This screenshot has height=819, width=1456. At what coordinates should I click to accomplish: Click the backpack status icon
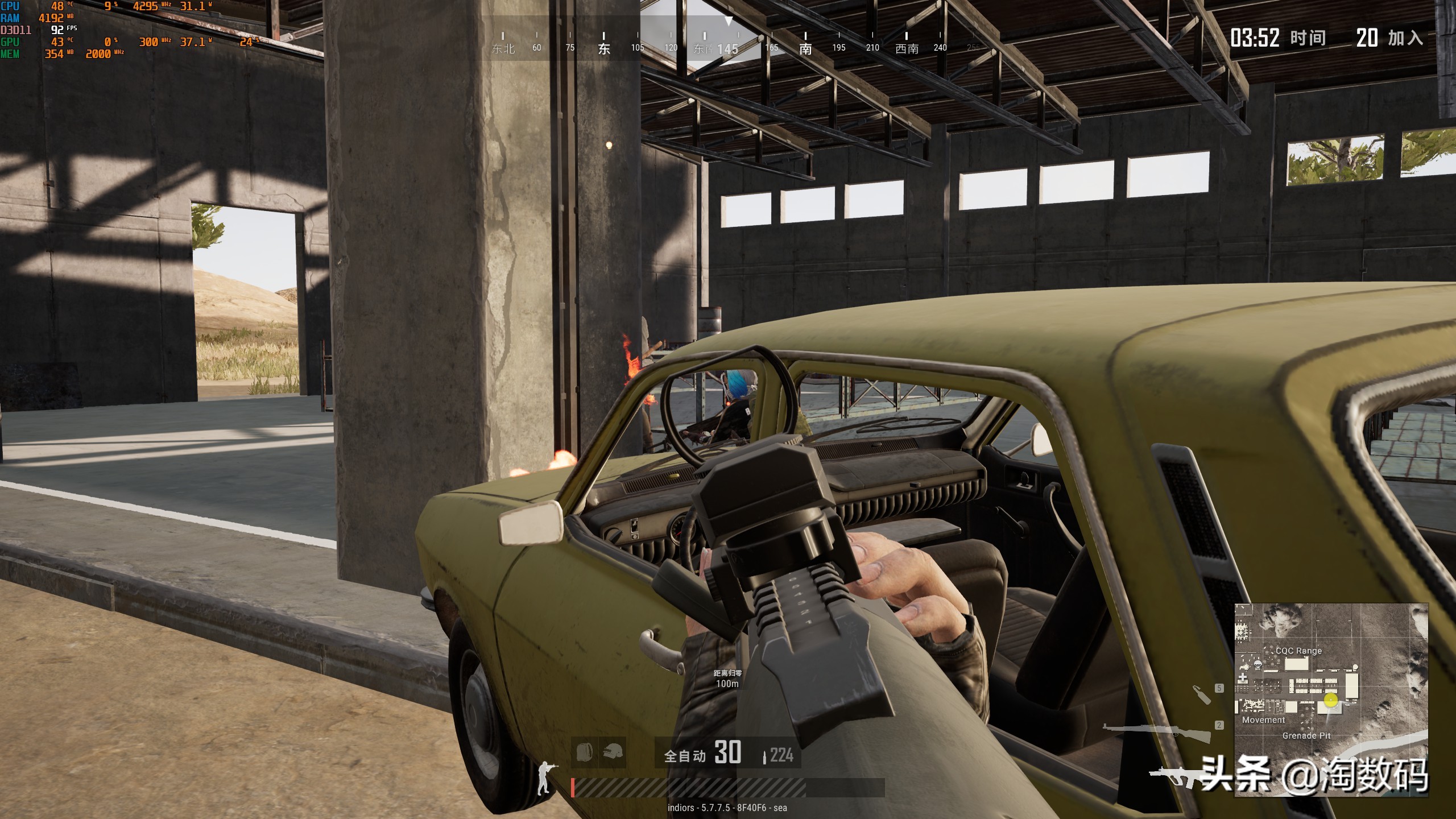pos(584,752)
